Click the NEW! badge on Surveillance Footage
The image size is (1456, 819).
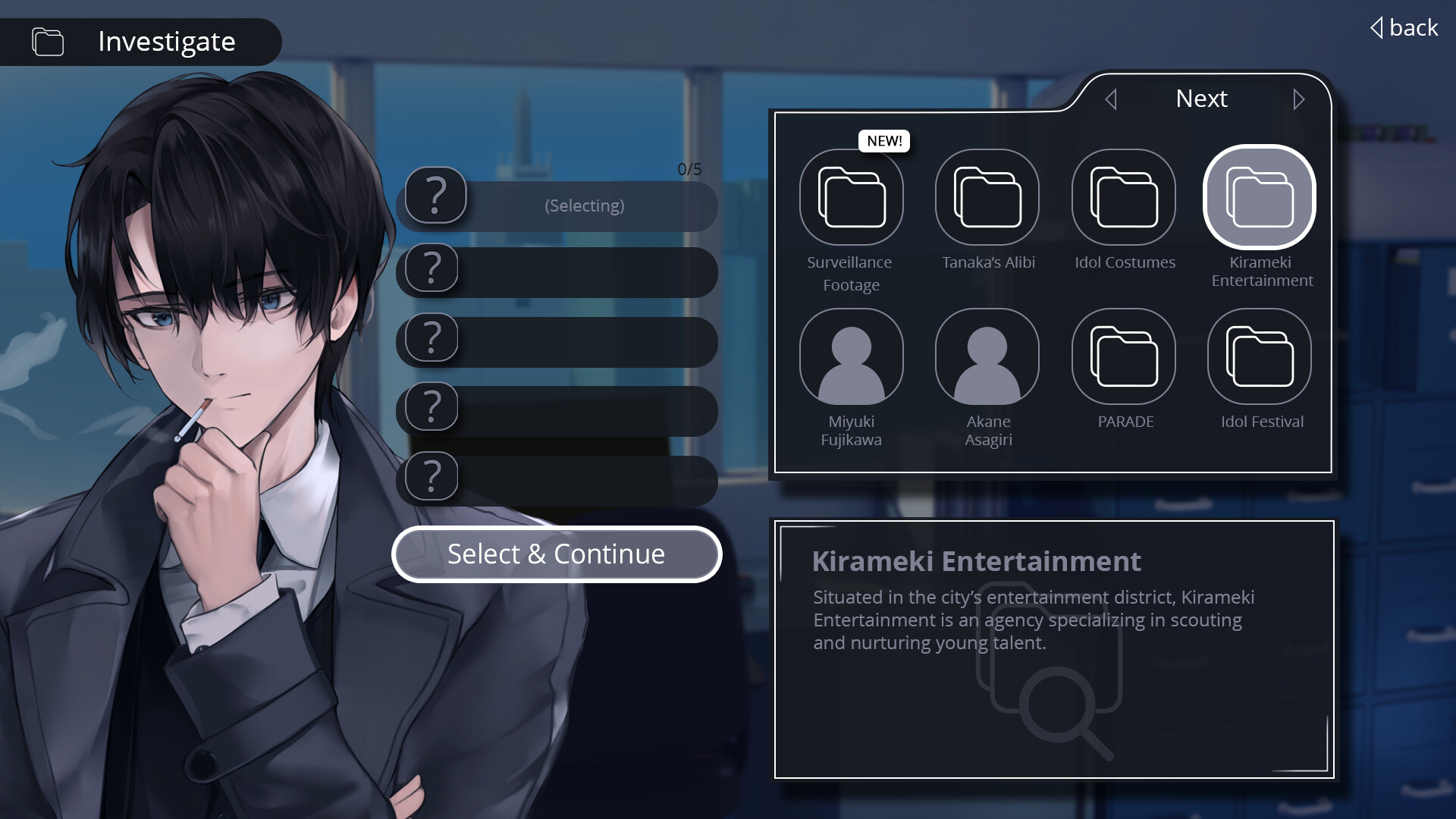(x=883, y=140)
